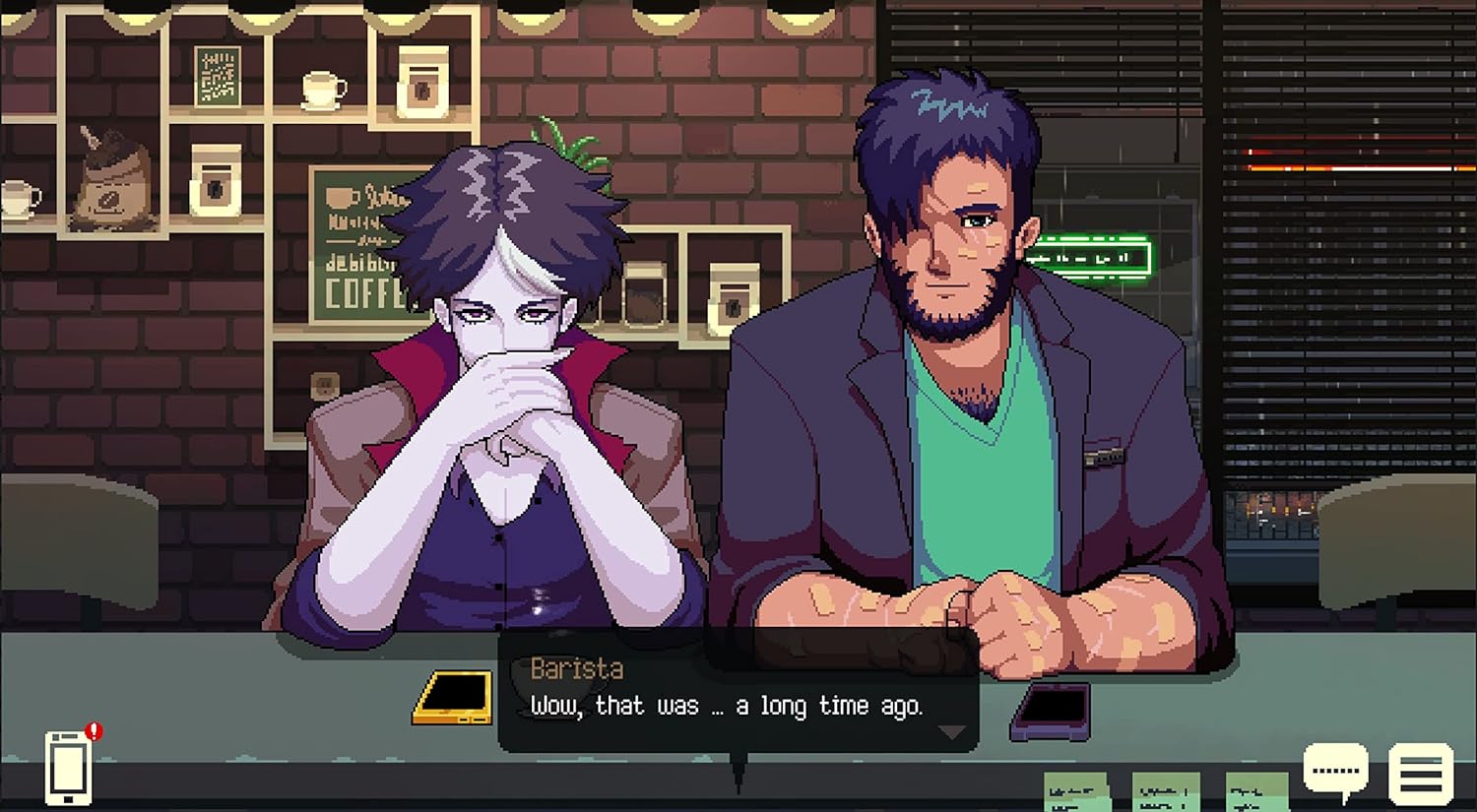Expand the dialogue with the down arrow
This screenshot has width=1477, height=812.
tap(950, 730)
